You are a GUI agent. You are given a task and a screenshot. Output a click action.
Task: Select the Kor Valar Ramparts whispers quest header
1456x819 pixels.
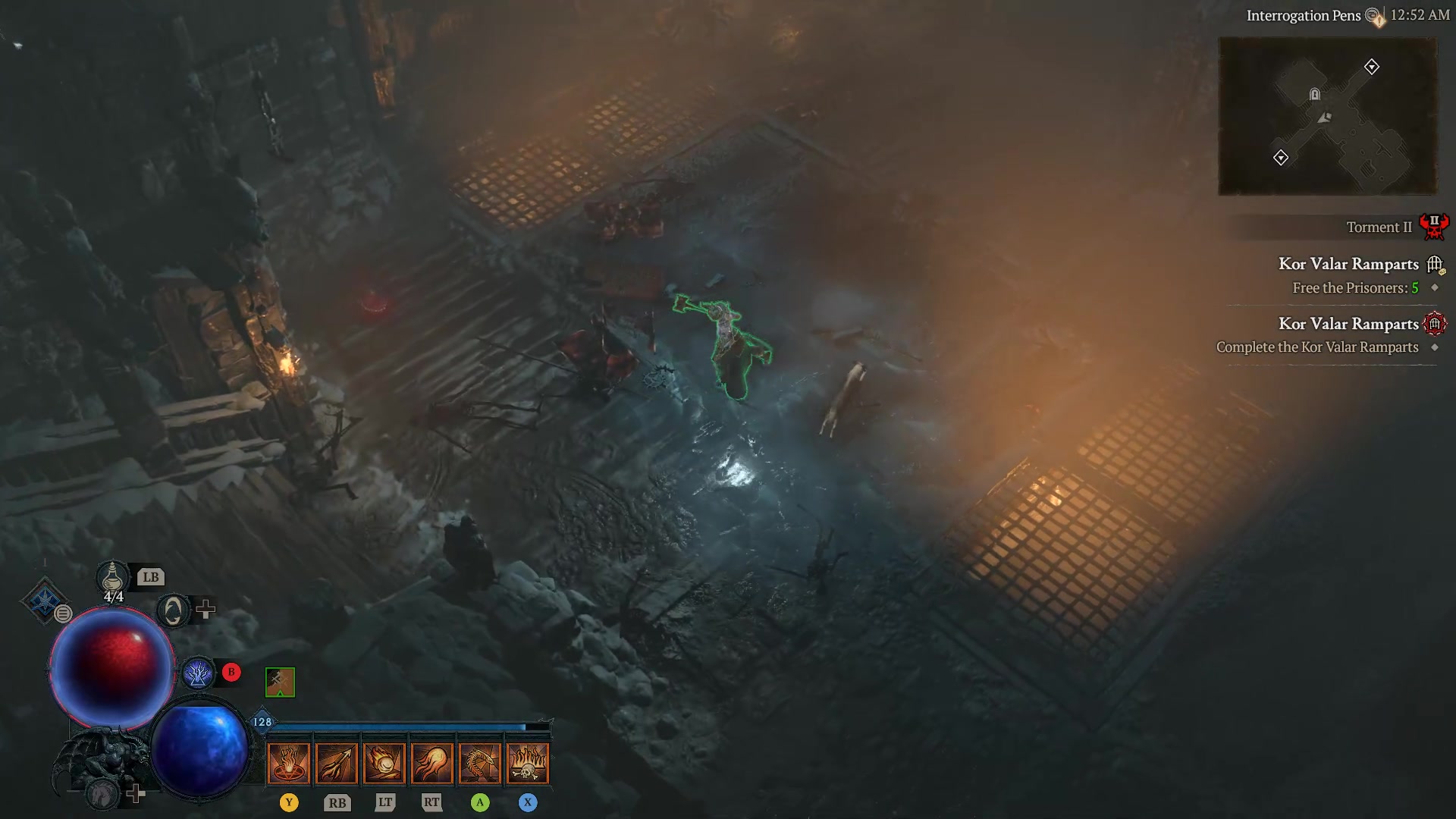[x=1350, y=264]
